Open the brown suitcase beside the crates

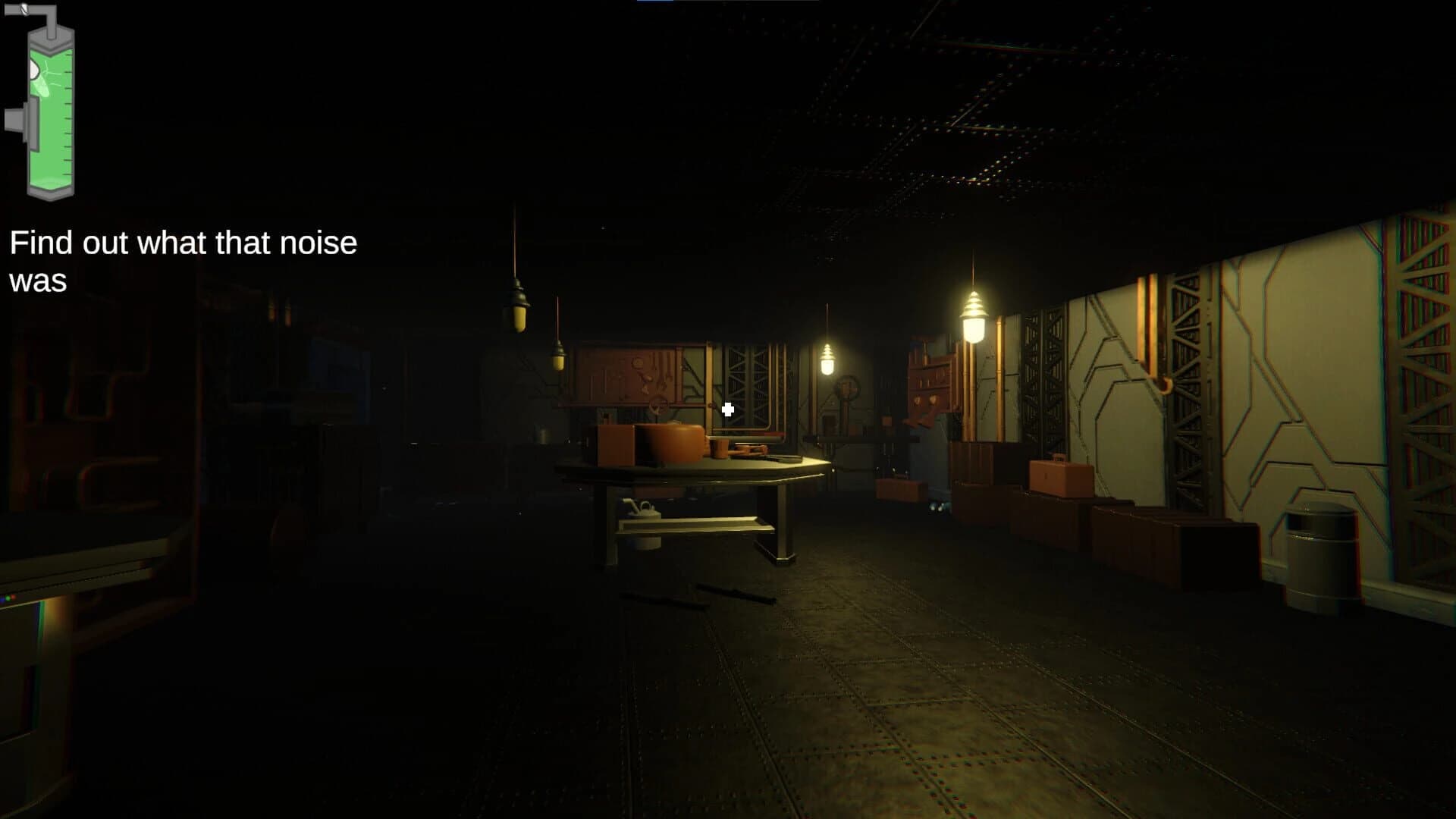click(1061, 475)
